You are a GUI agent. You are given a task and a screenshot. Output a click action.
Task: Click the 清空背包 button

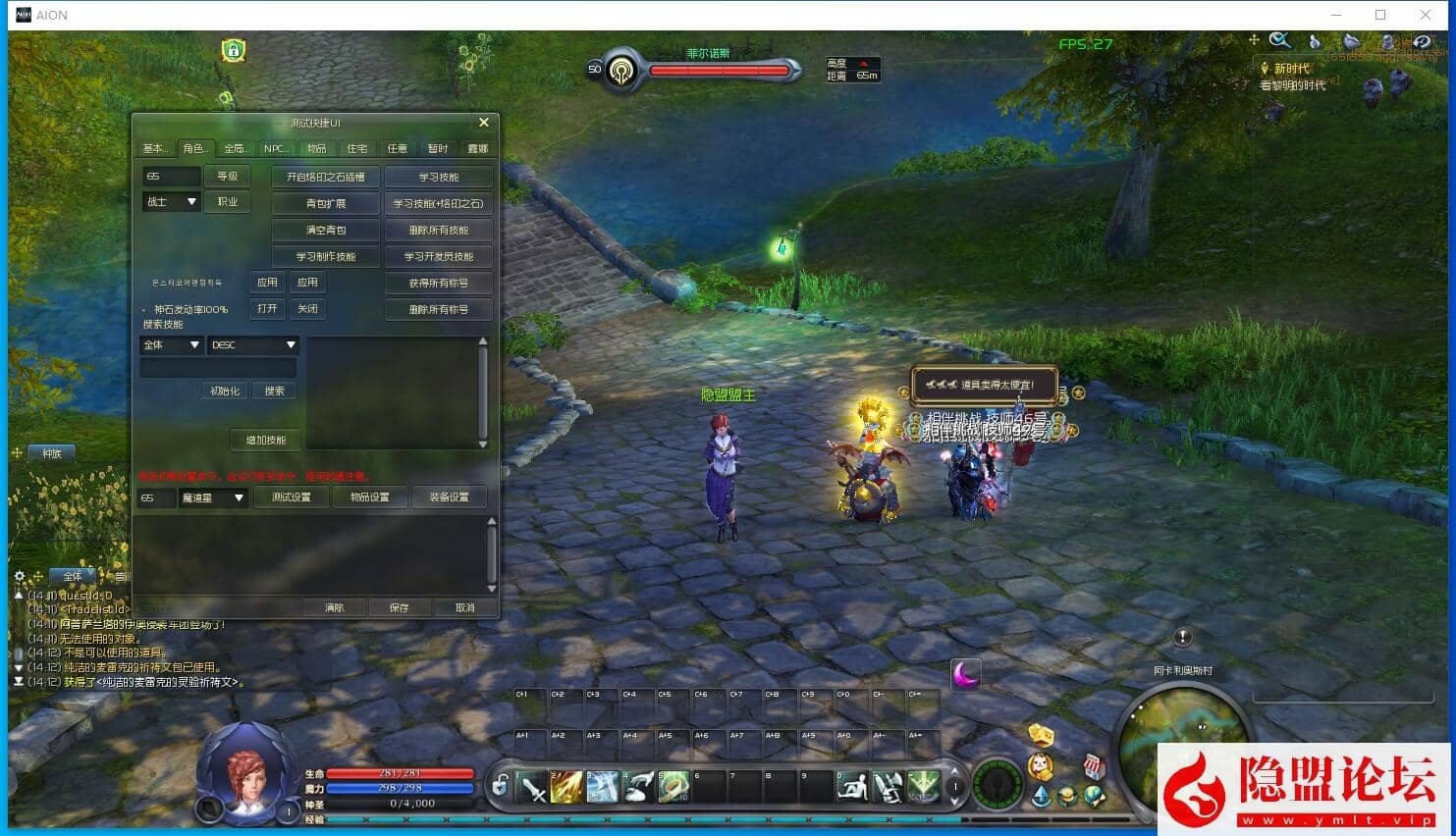click(326, 231)
